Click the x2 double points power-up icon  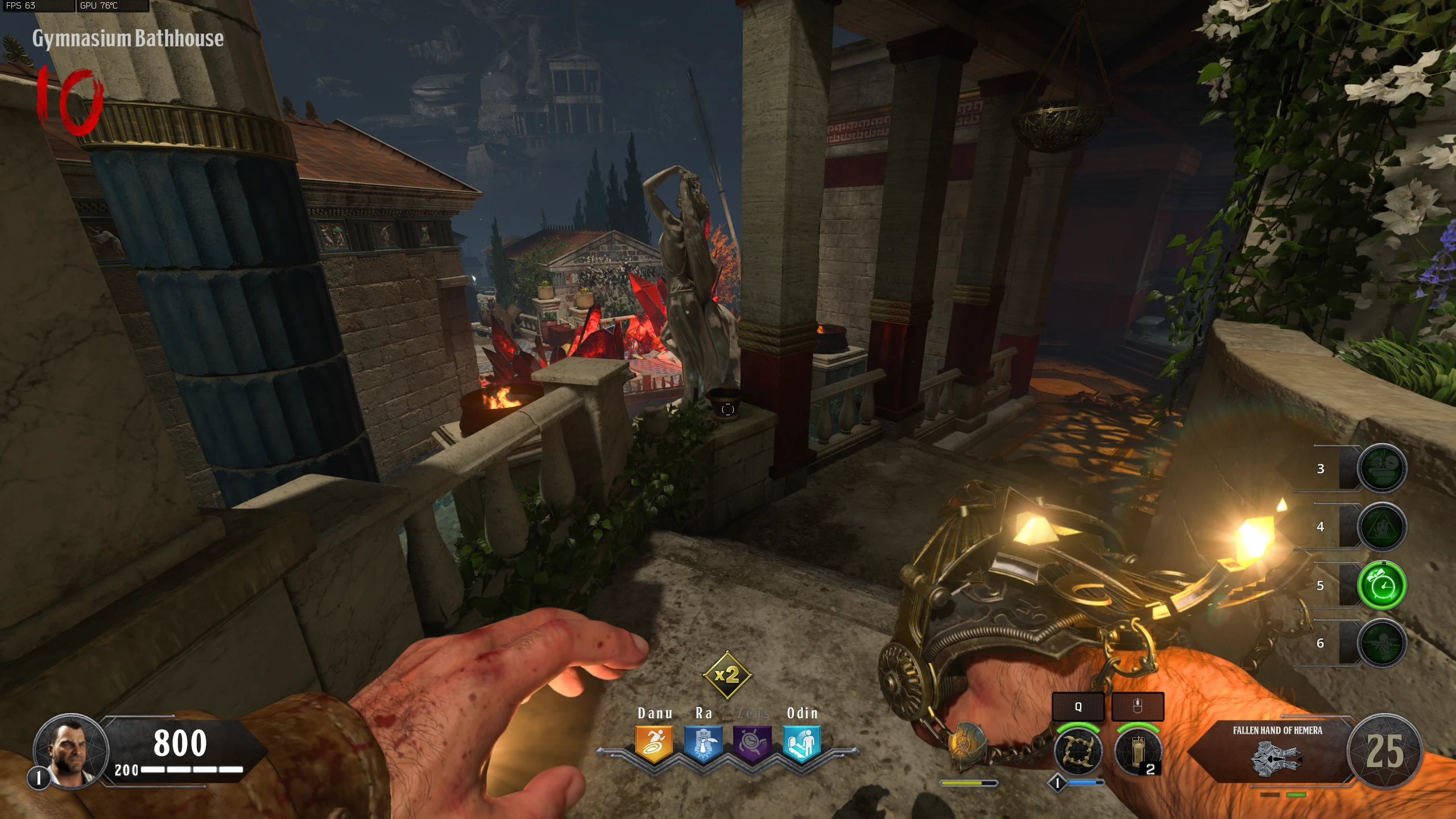727,675
